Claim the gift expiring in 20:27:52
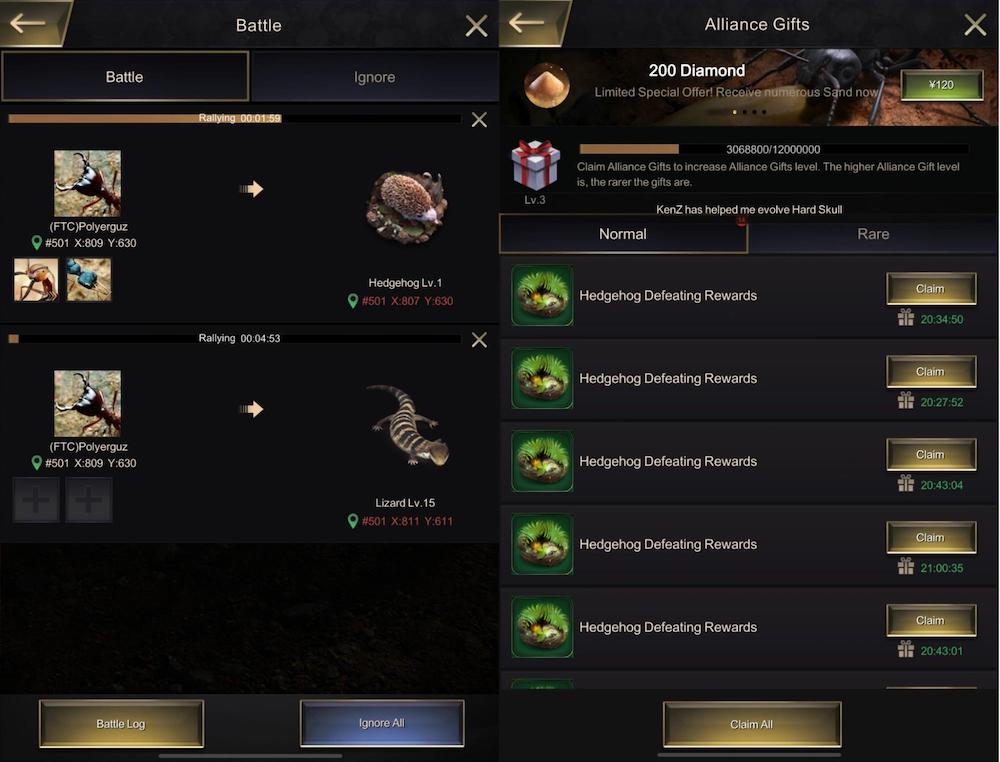 coord(930,372)
